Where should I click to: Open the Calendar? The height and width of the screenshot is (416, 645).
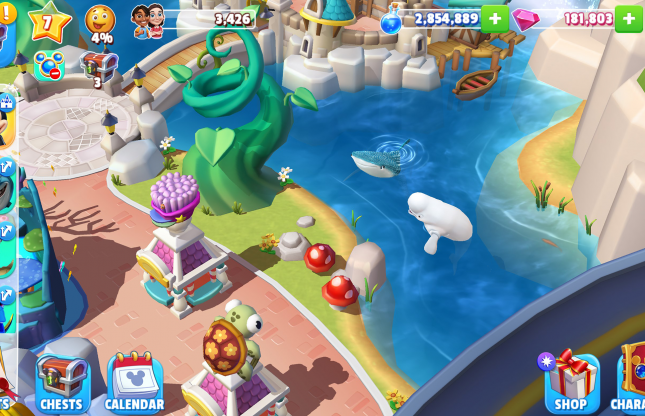point(135,382)
